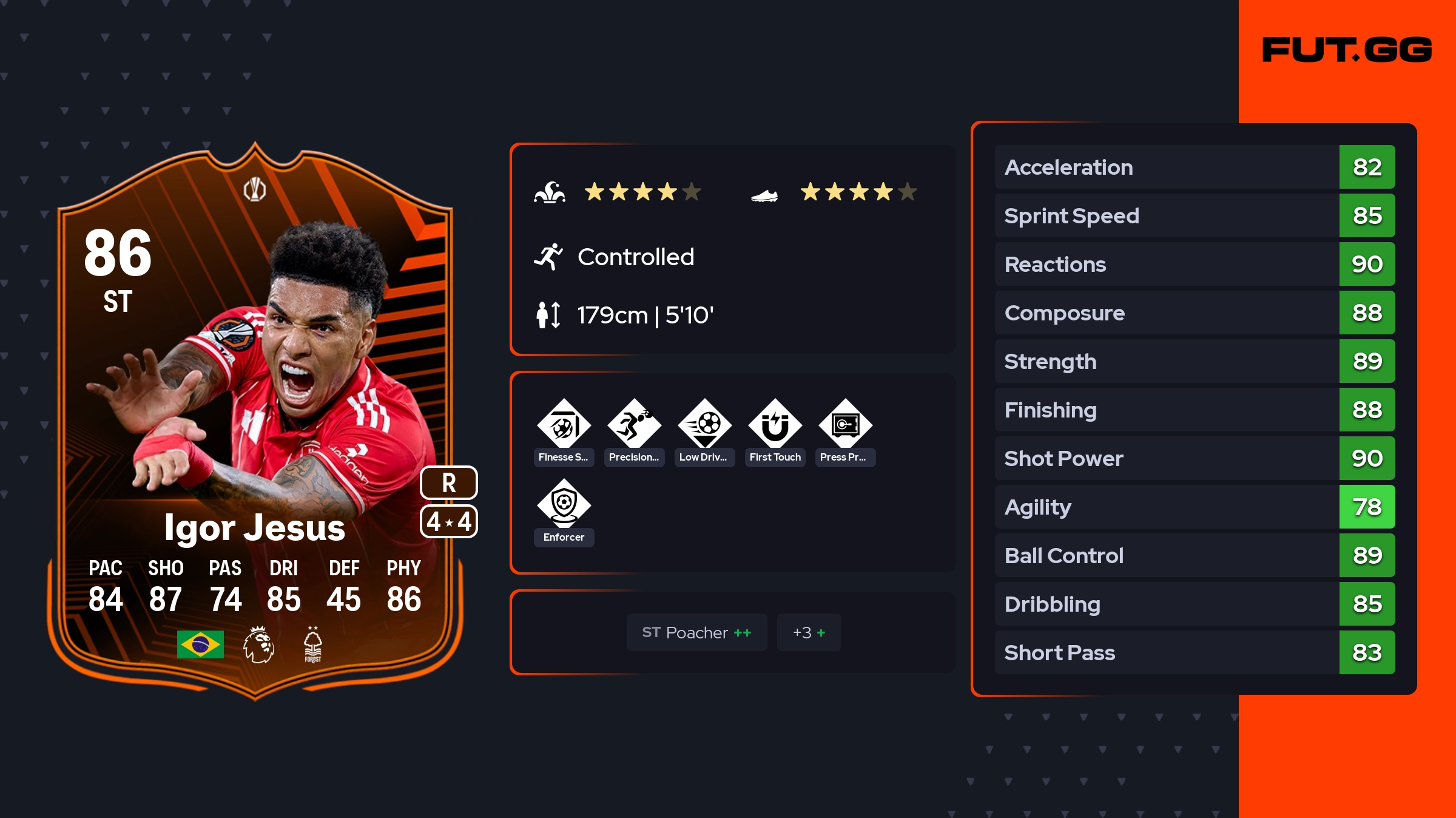Screen dimensions: 1456x818
Task: Select the Press Proven playstyle icon
Action: tap(845, 425)
